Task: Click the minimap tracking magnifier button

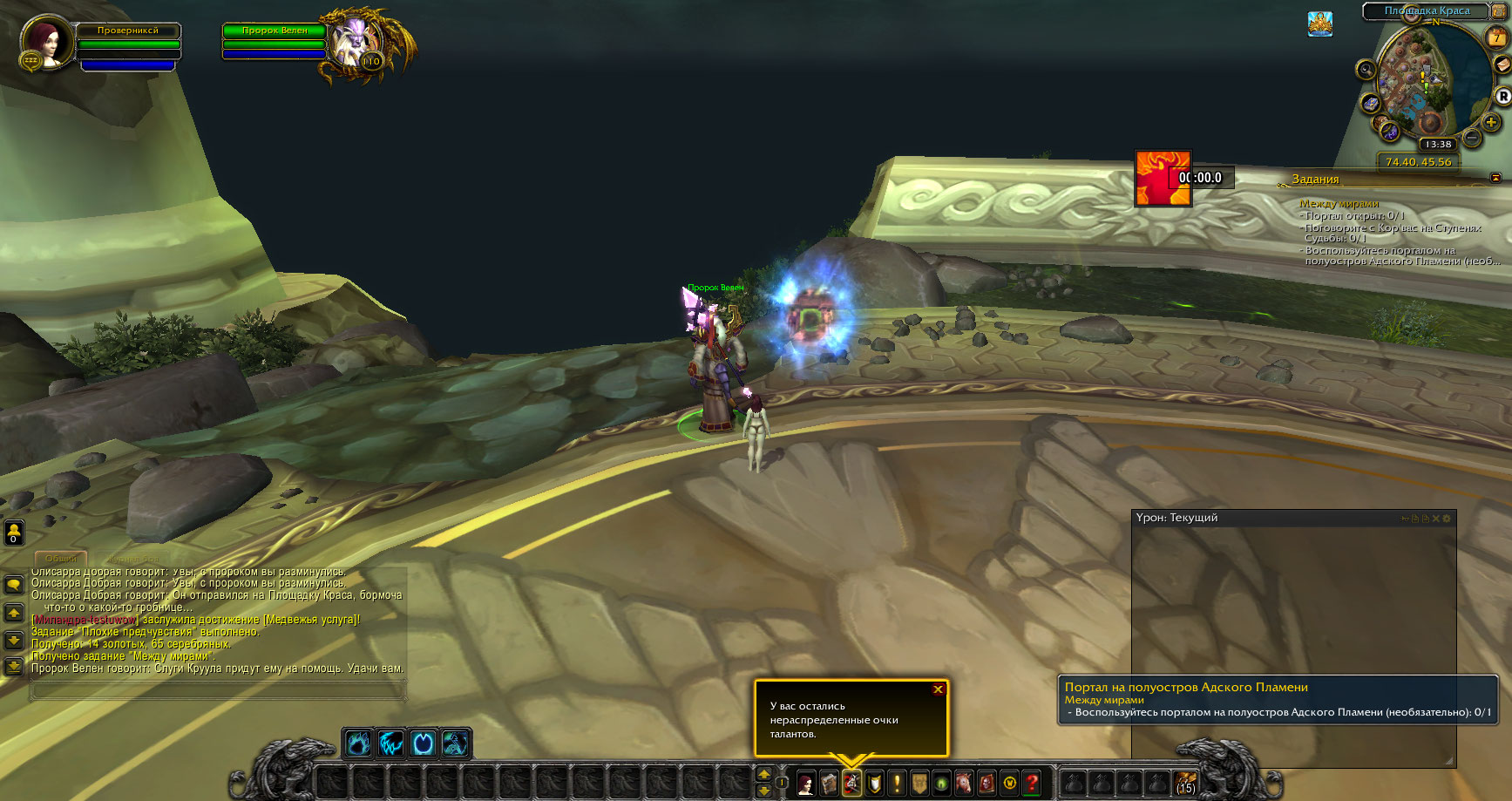Action: tap(1366, 70)
